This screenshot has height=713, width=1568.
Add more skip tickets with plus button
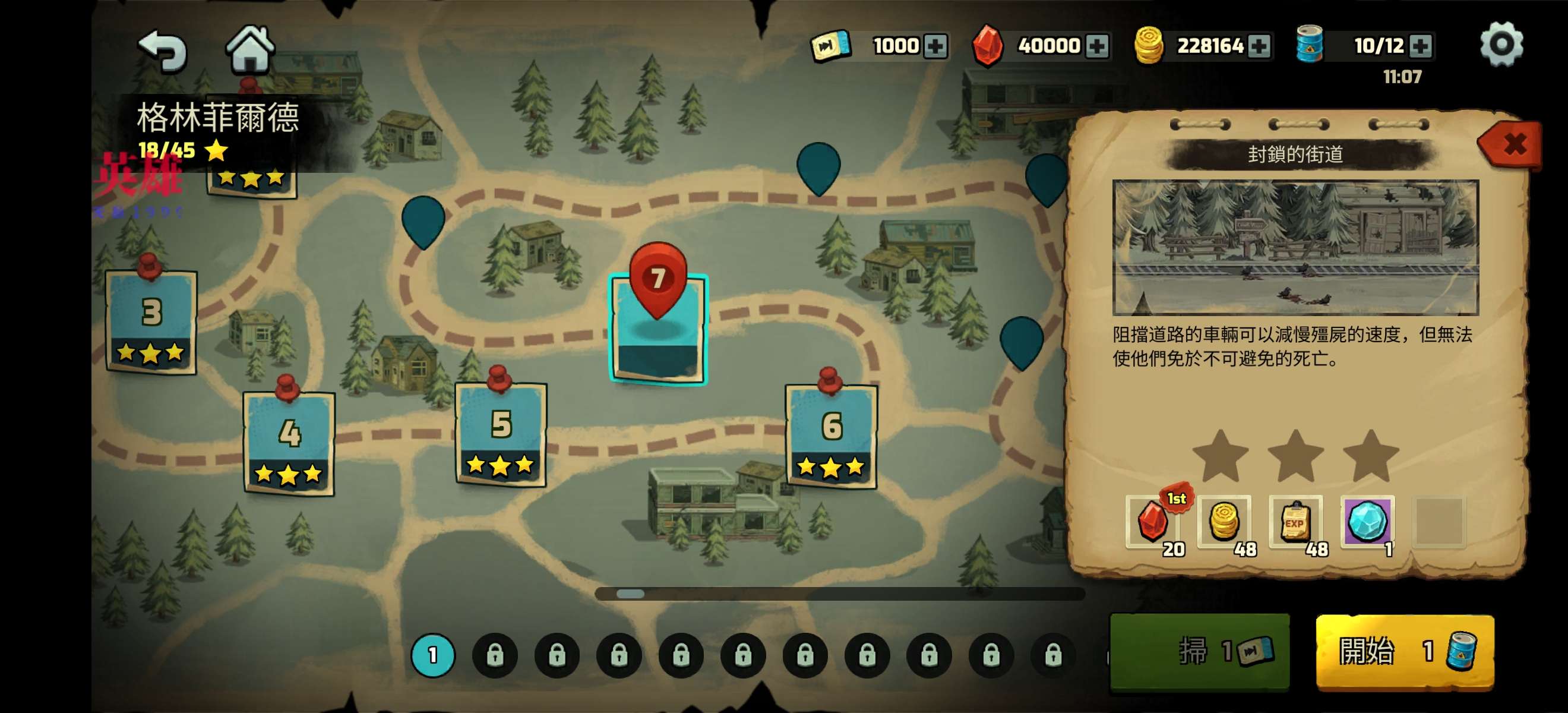point(935,46)
